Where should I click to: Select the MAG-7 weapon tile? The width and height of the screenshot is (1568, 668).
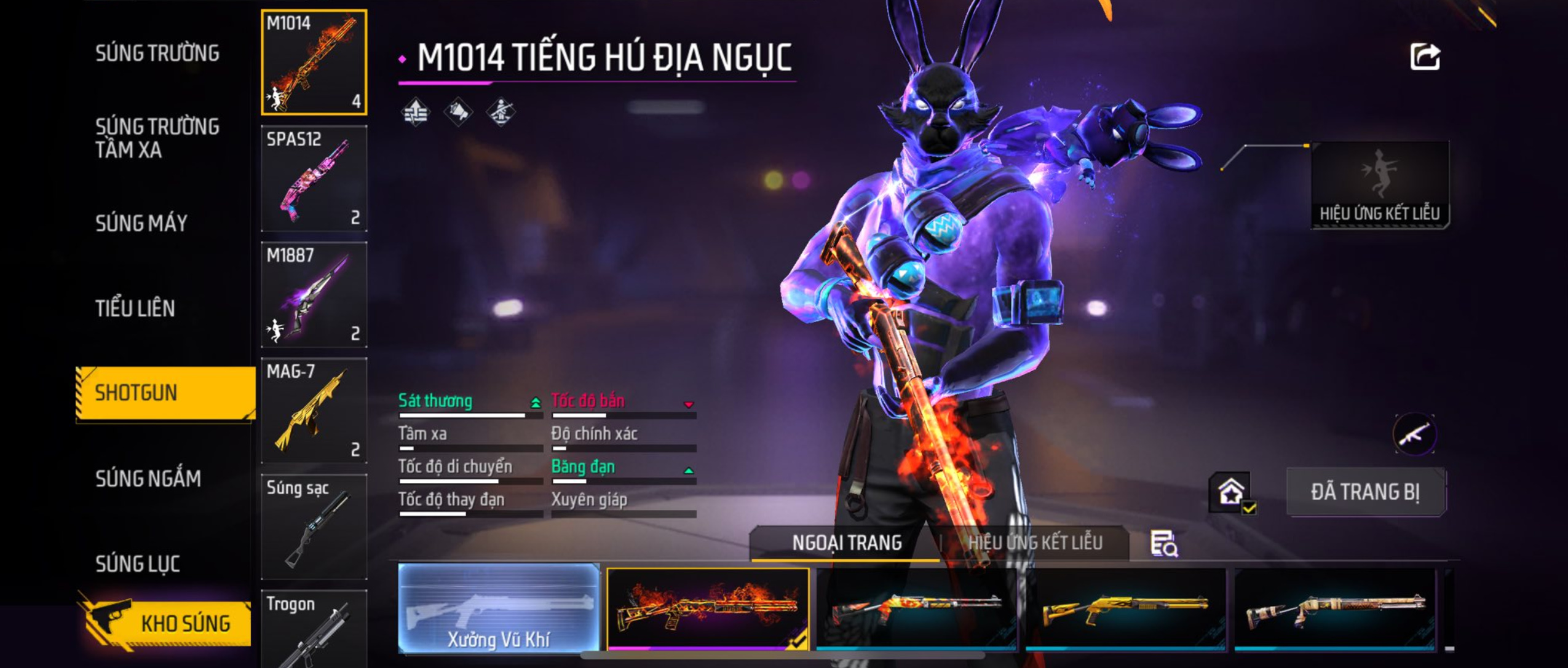[x=314, y=411]
